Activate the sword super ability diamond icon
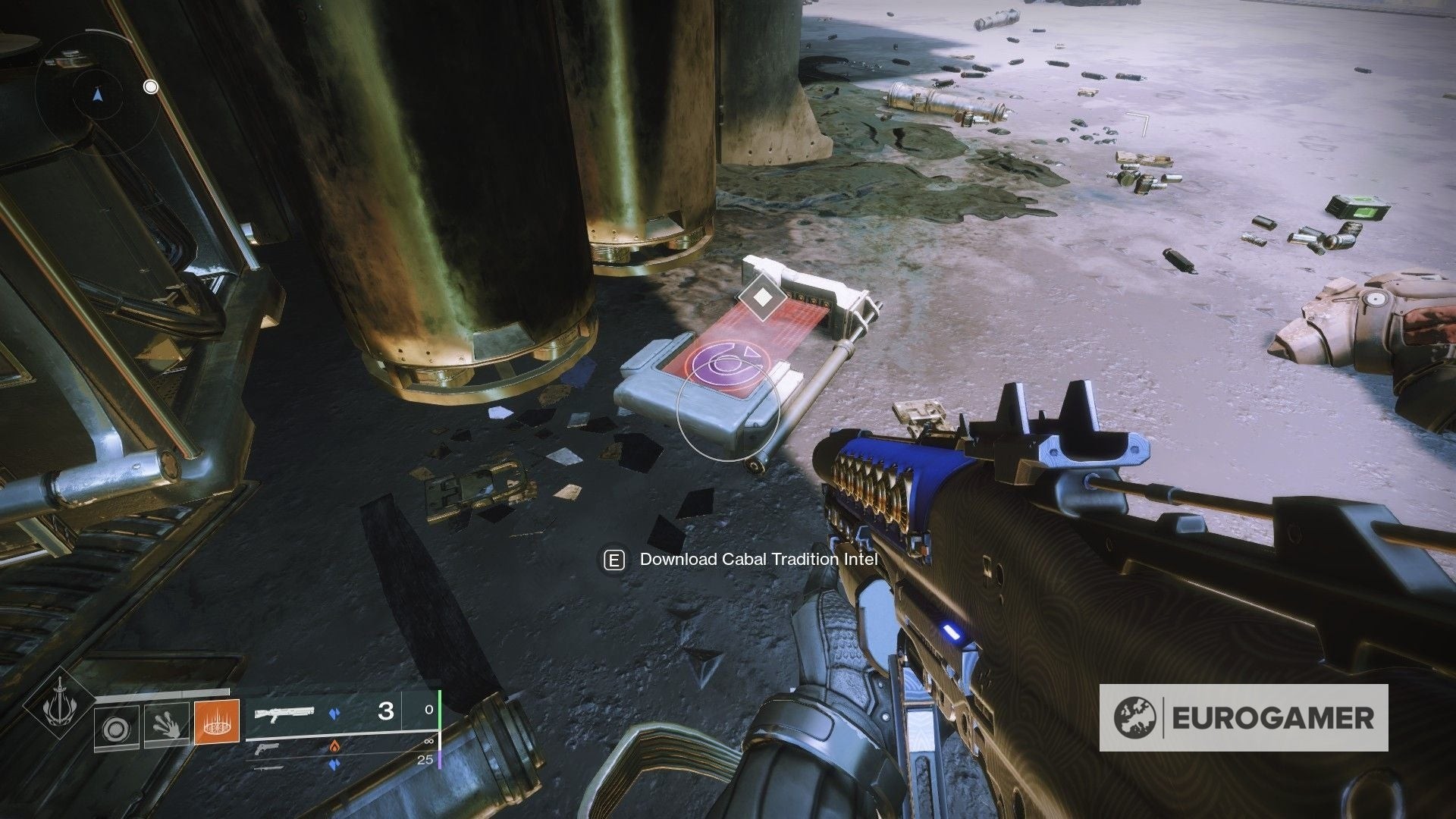The image size is (1456, 819). (x=58, y=707)
